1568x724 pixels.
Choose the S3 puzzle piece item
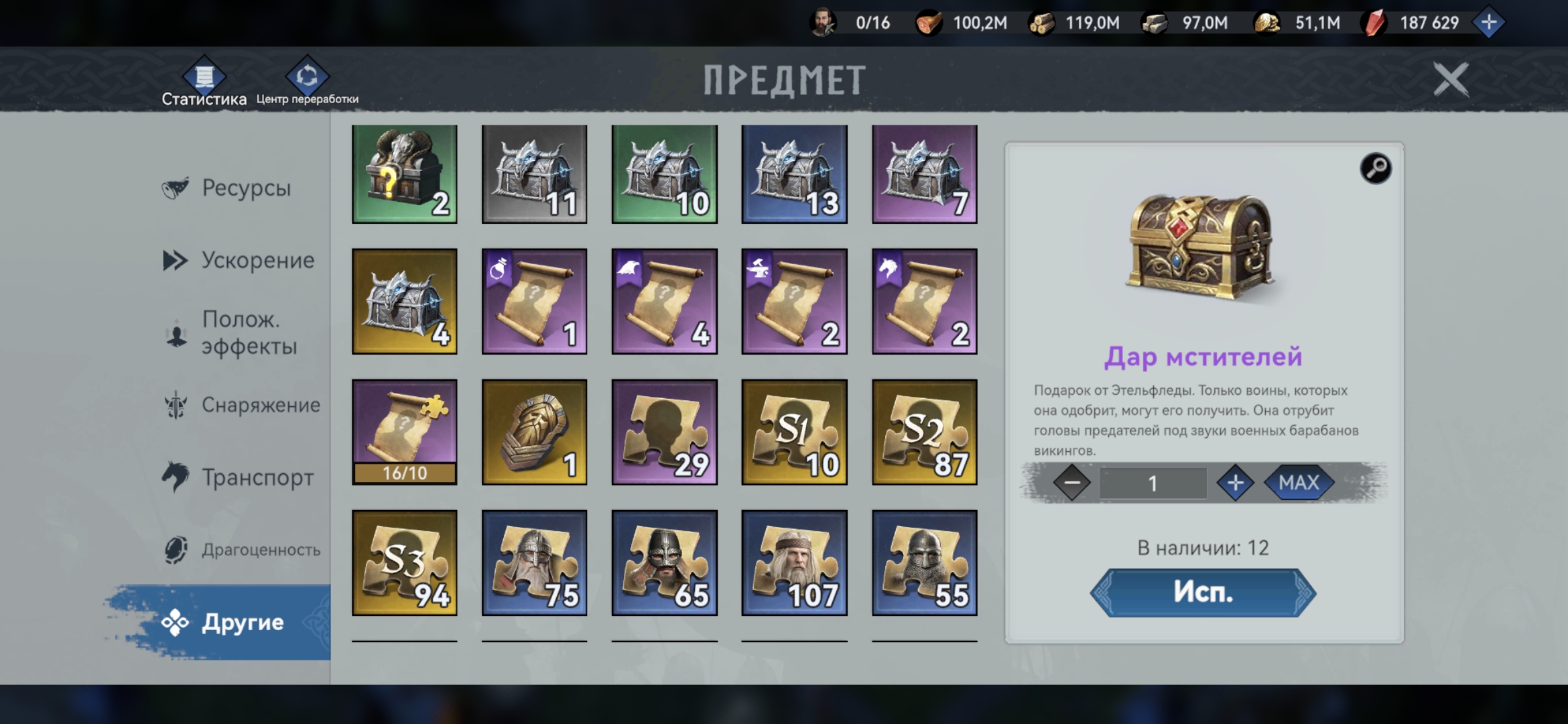404,562
